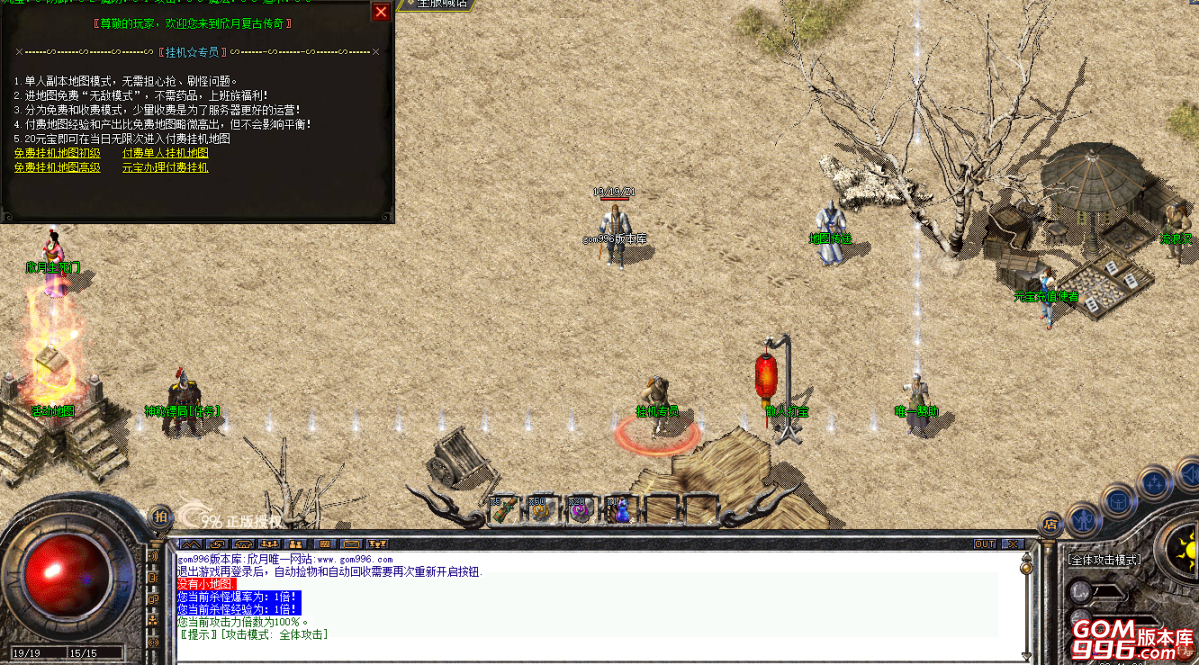
Task: Close the 挂机专员 dialog window
Action: 381,12
